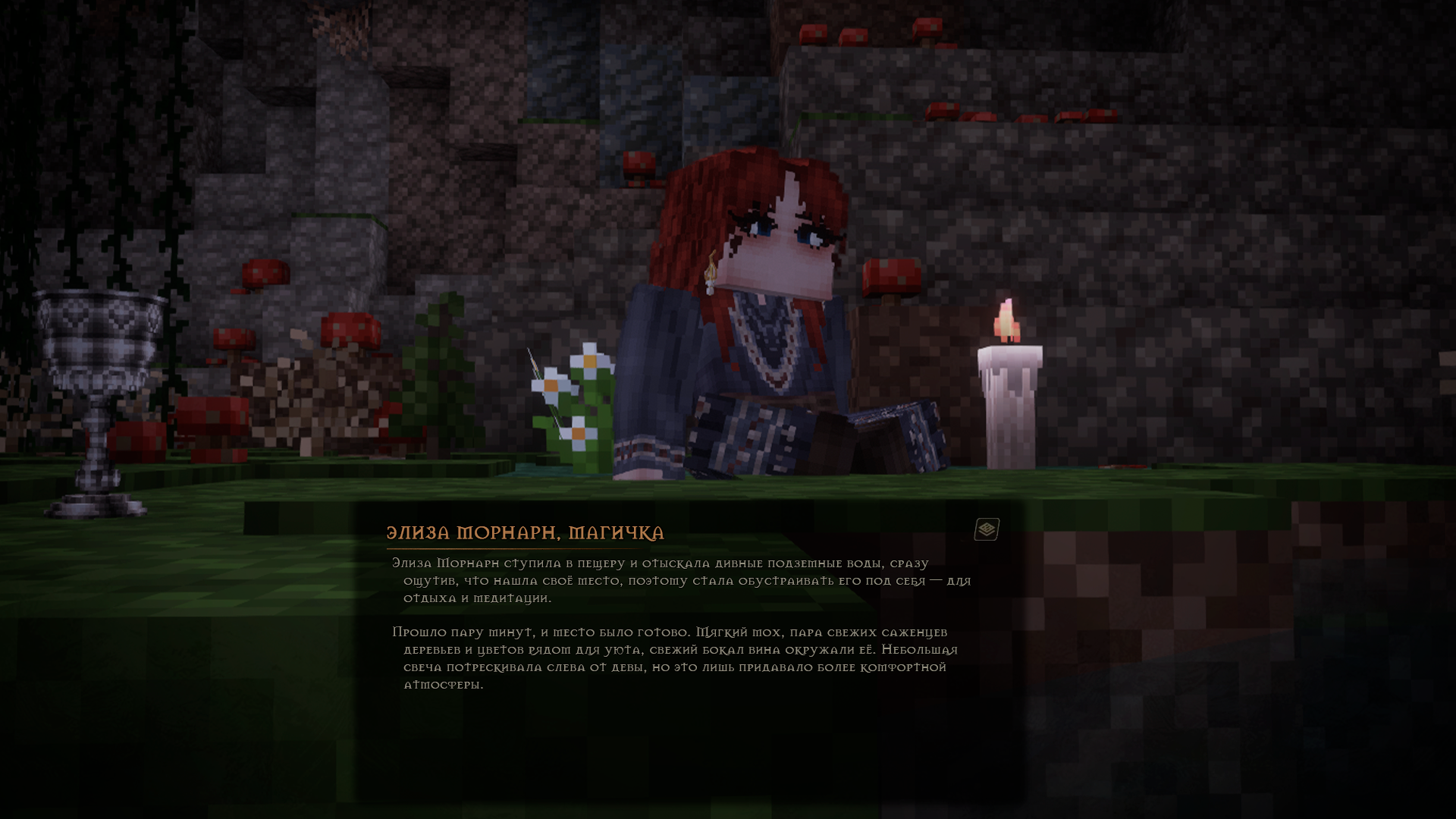The image size is (1456, 819).
Task: Open the stacked pages icon in dialogue panel
Action: pos(987,529)
